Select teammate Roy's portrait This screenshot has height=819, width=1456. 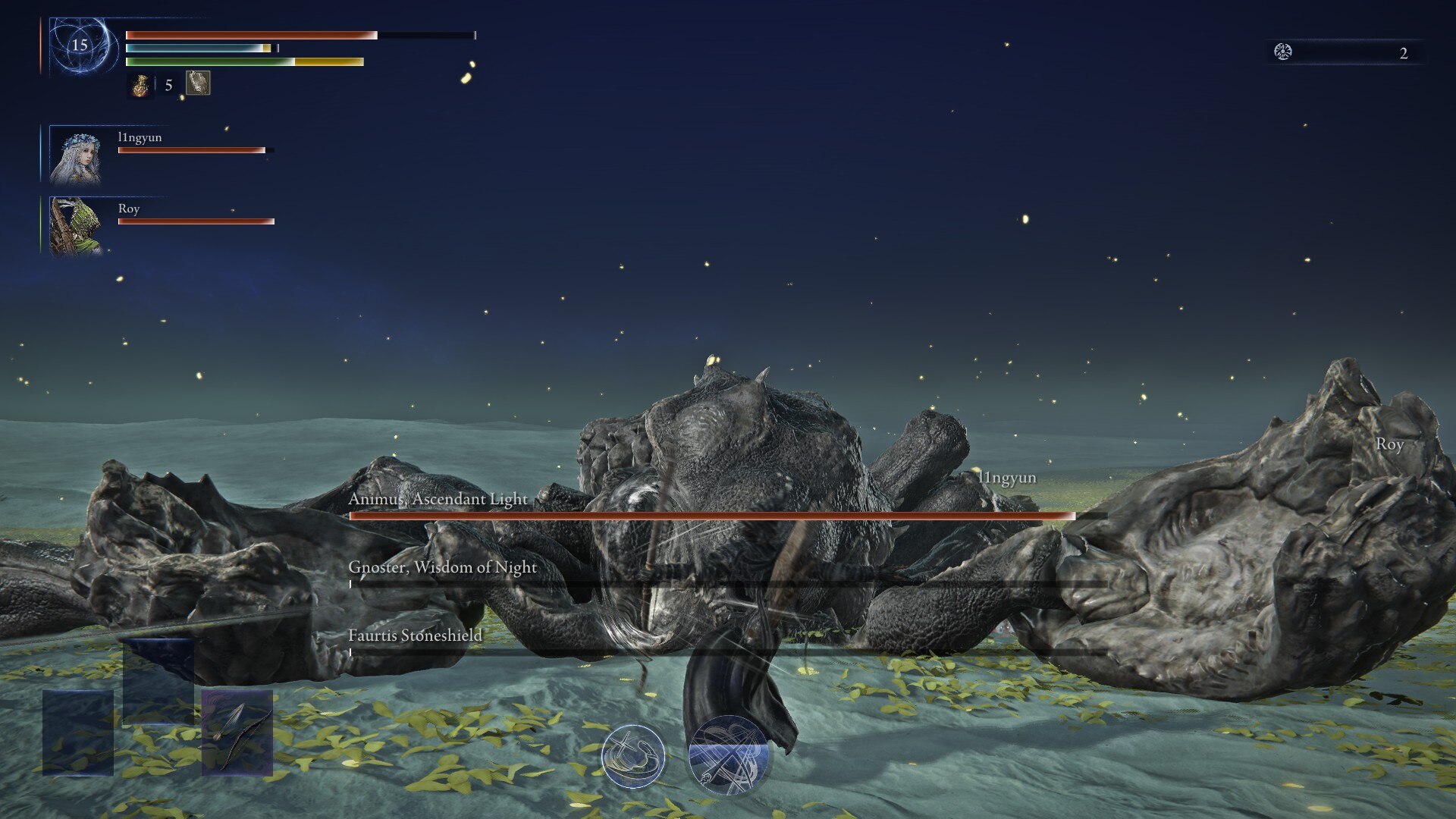(75, 226)
